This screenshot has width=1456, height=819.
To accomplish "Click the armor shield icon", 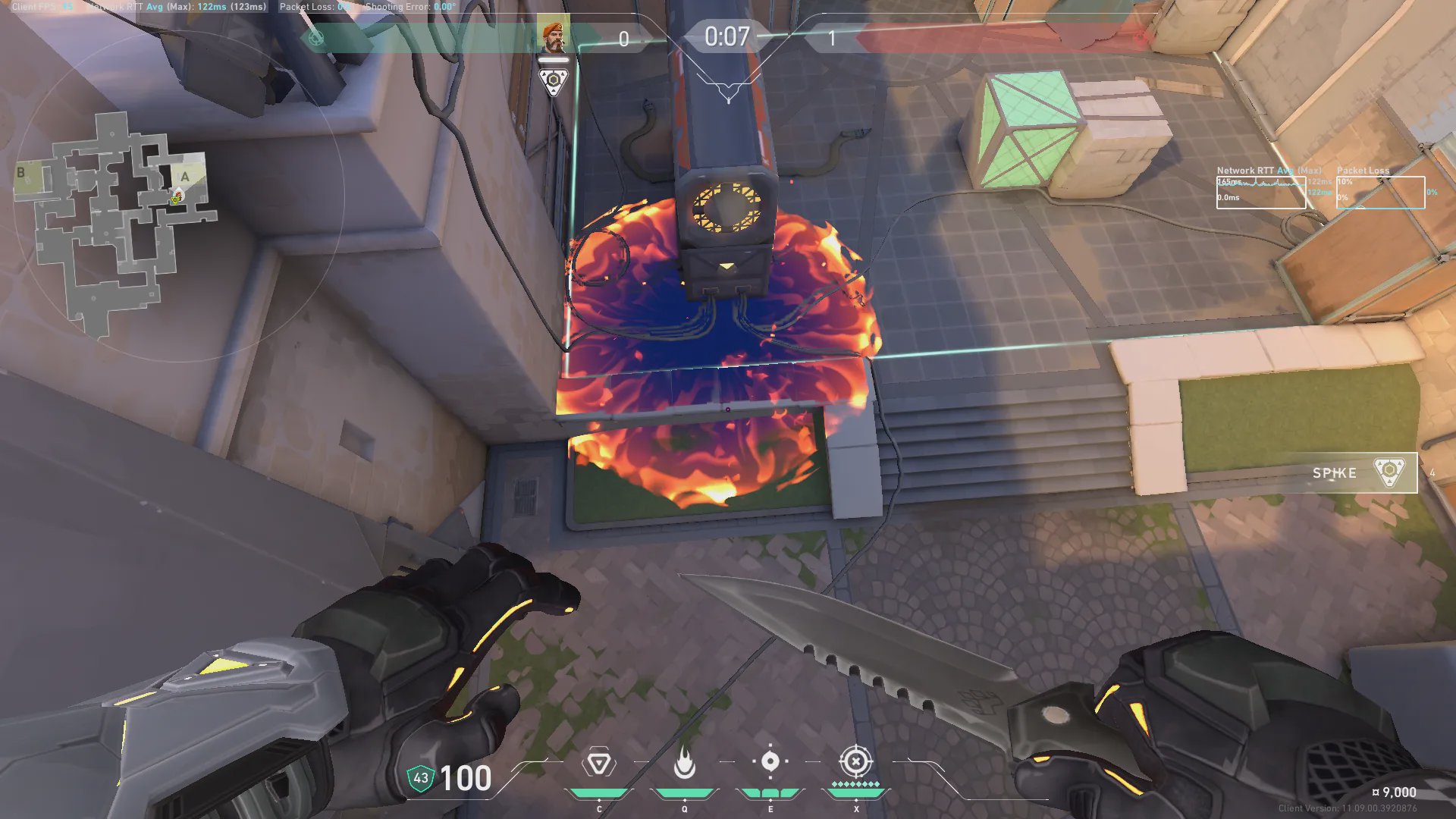I will (x=420, y=778).
